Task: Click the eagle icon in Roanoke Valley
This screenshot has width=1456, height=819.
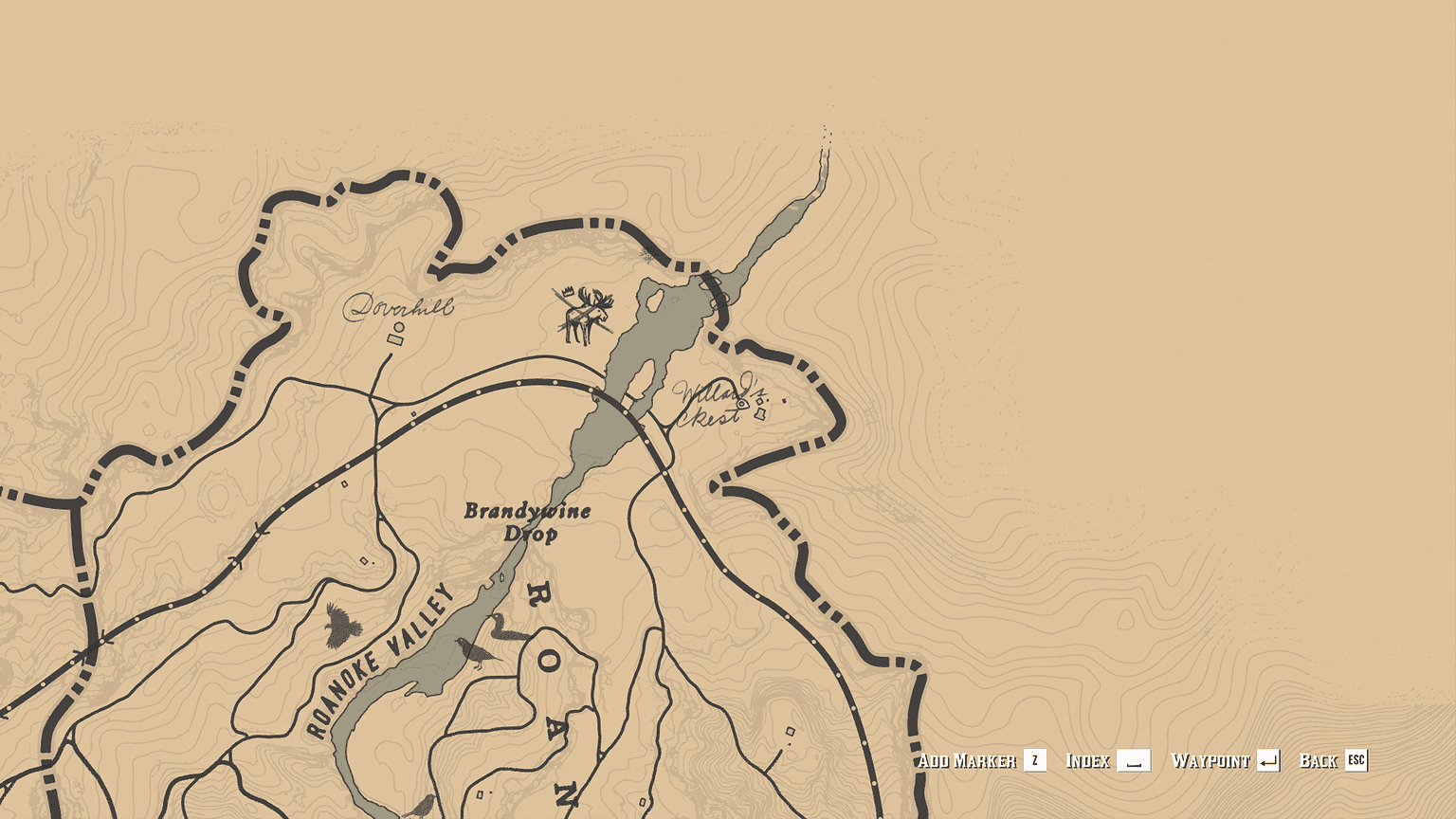Action: tap(341, 626)
